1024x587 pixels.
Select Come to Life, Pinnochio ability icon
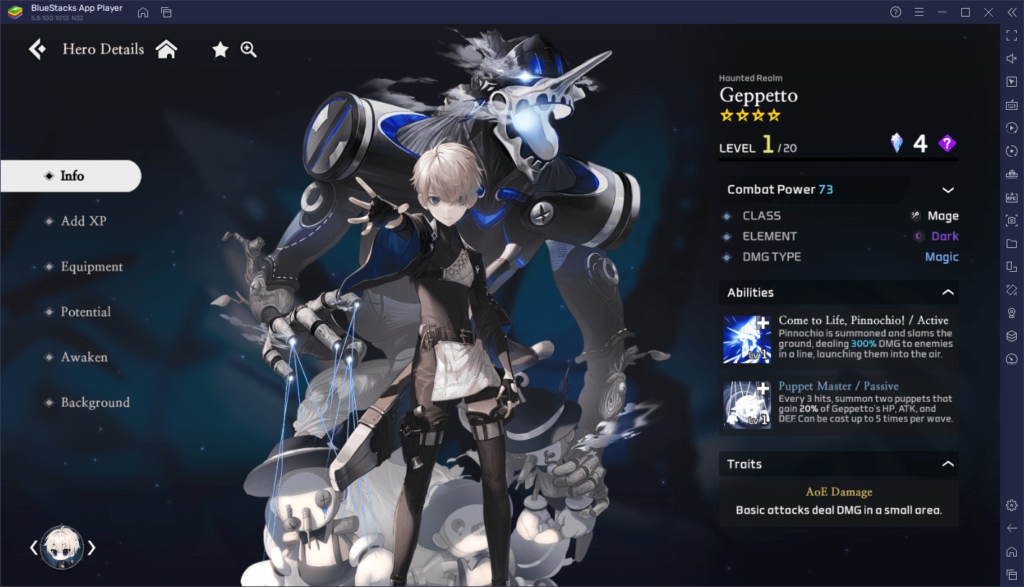pos(747,338)
